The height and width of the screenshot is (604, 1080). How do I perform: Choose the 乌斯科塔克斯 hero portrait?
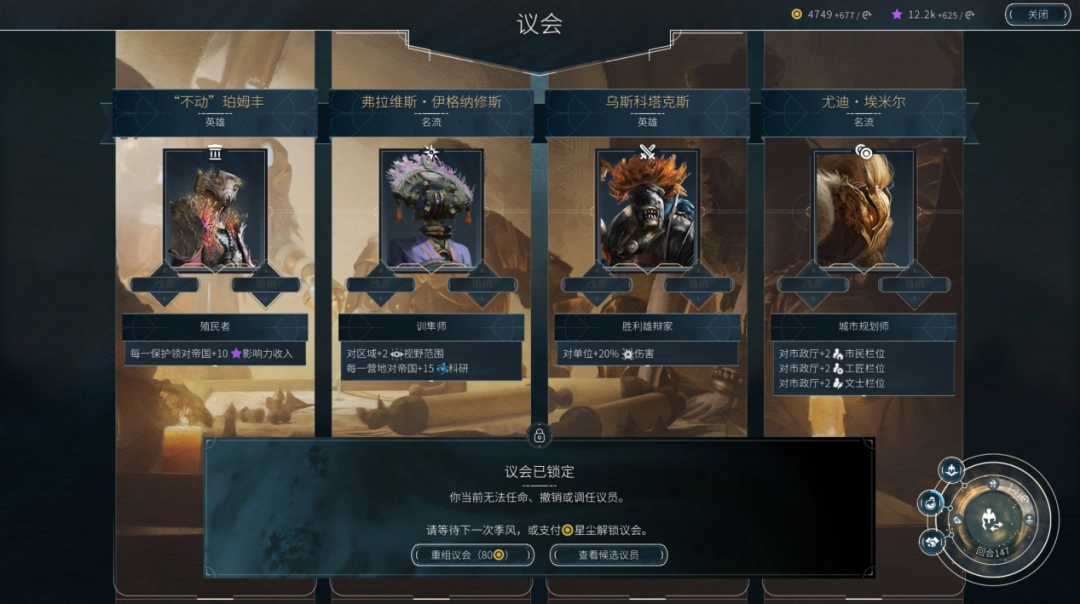(647, 209)
